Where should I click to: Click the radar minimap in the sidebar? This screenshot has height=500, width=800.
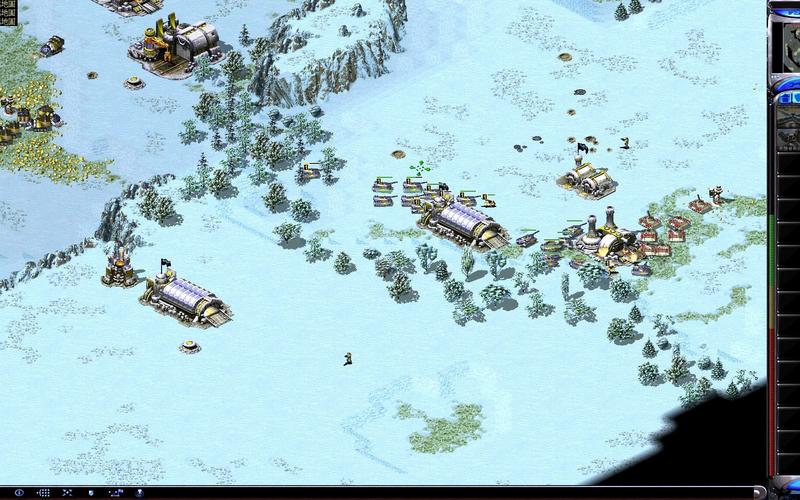[x=790, y=45]
